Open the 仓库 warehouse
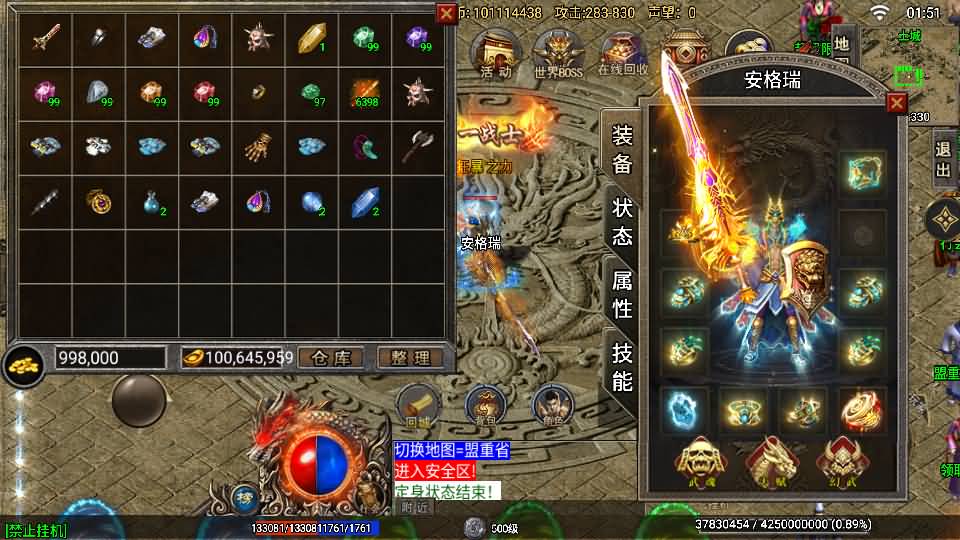 click(x=331, y=357)
